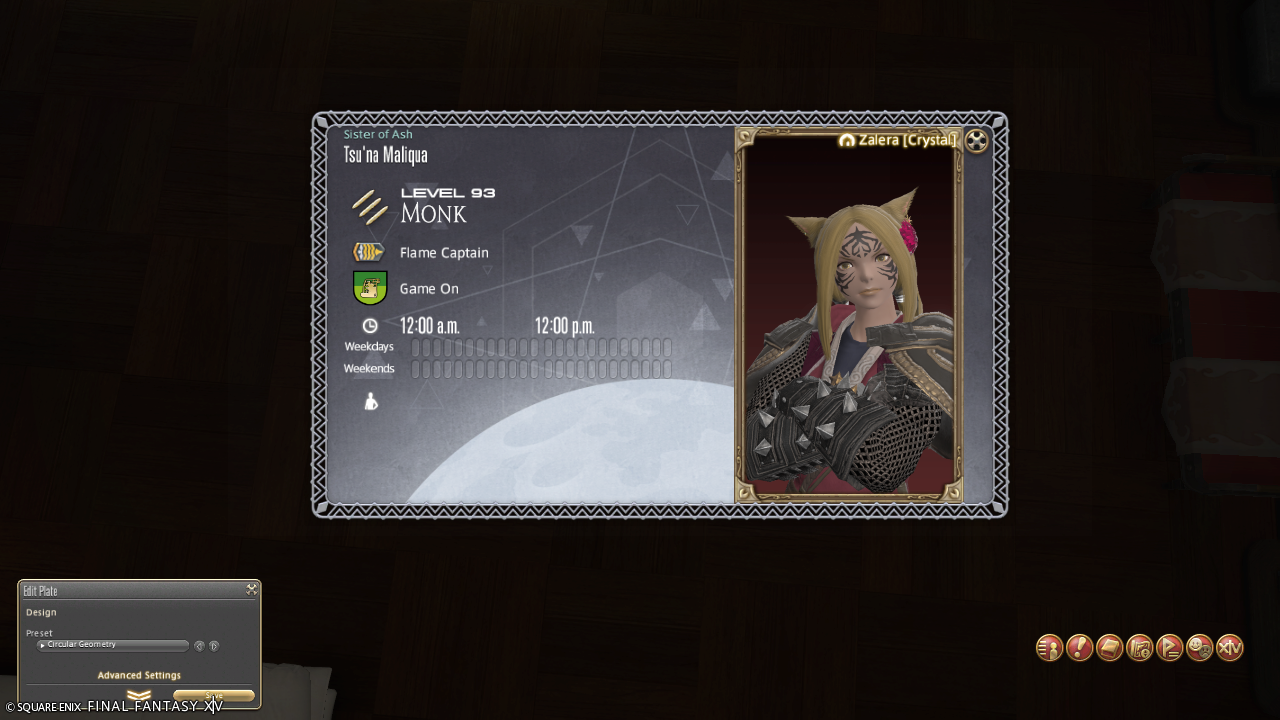Select the previous design preset arrow
The width and height of the screenshot is (1280, 720).
pyautogui.click(x=199, y=646)
